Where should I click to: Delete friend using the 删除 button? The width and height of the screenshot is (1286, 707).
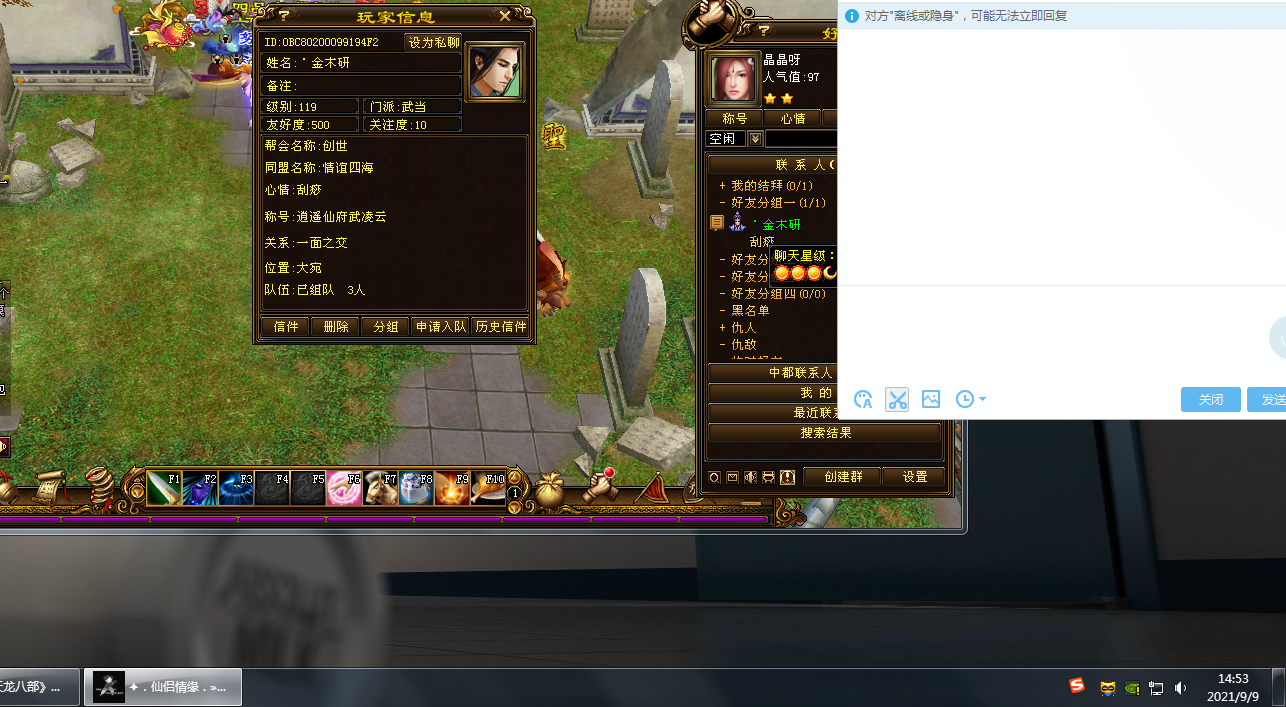[x=336, y=327]
